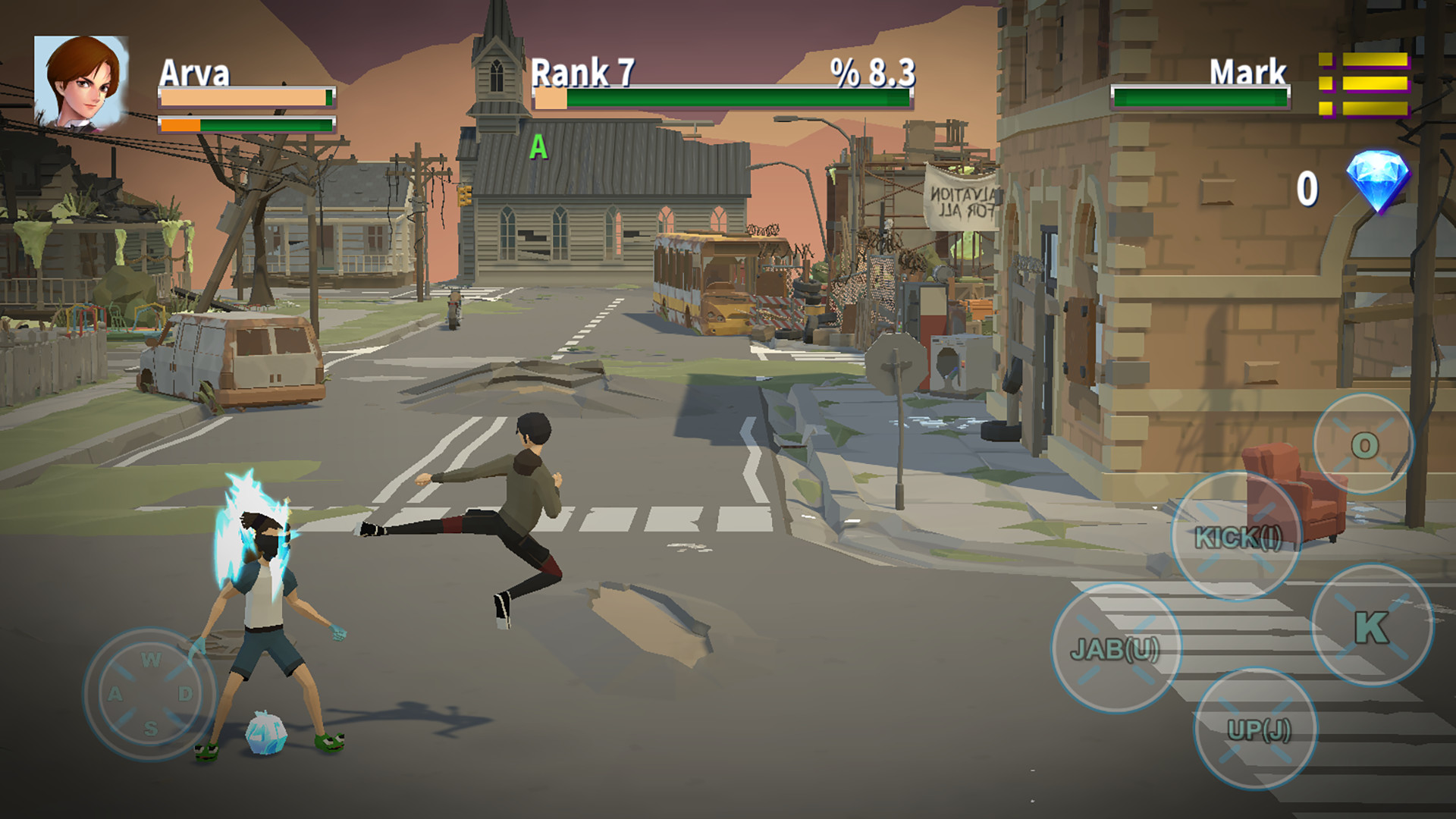1456x819 pixels.
Task: Tap the blue diamond gem icon
Action: point(1377,181)
